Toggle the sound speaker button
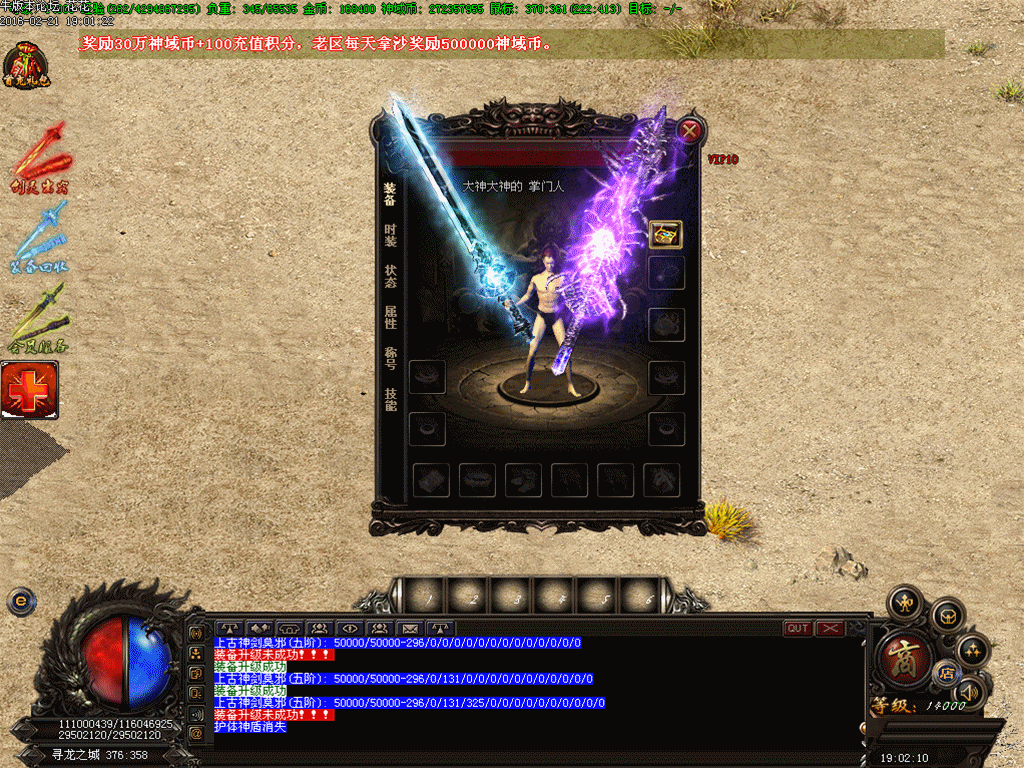This screenshot has width=1024, height=768. point(968,691)
